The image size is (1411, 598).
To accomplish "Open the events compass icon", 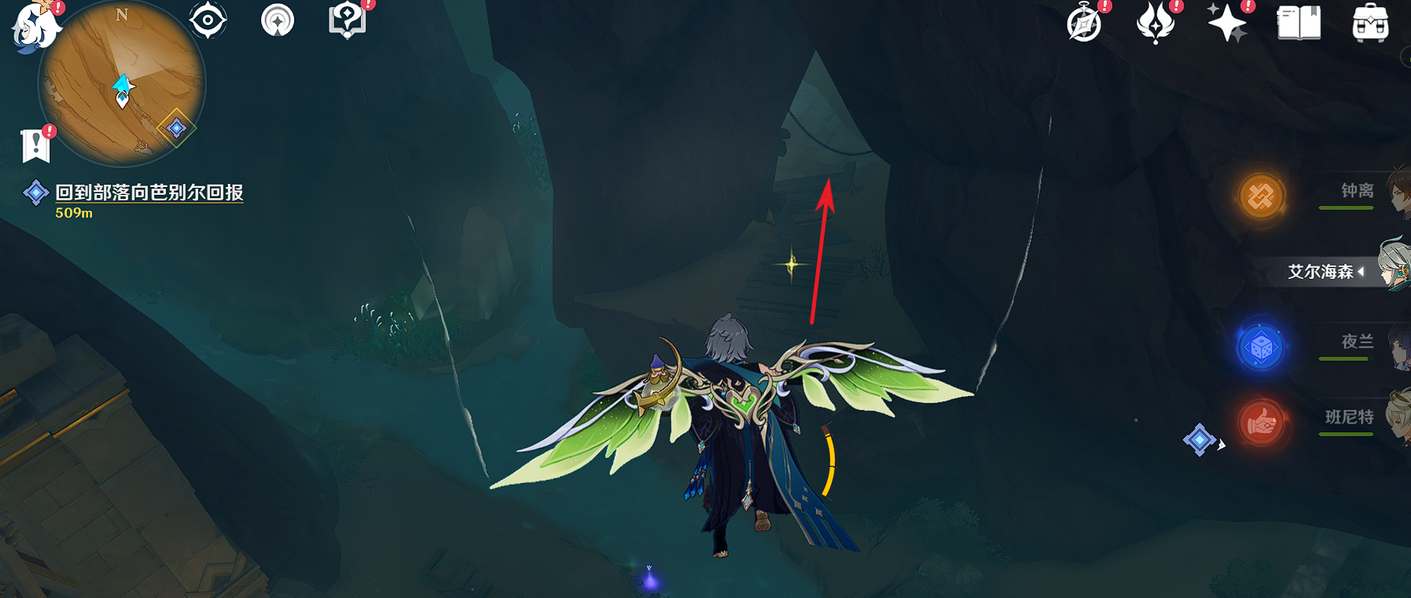I will [x=1084, y=22].
